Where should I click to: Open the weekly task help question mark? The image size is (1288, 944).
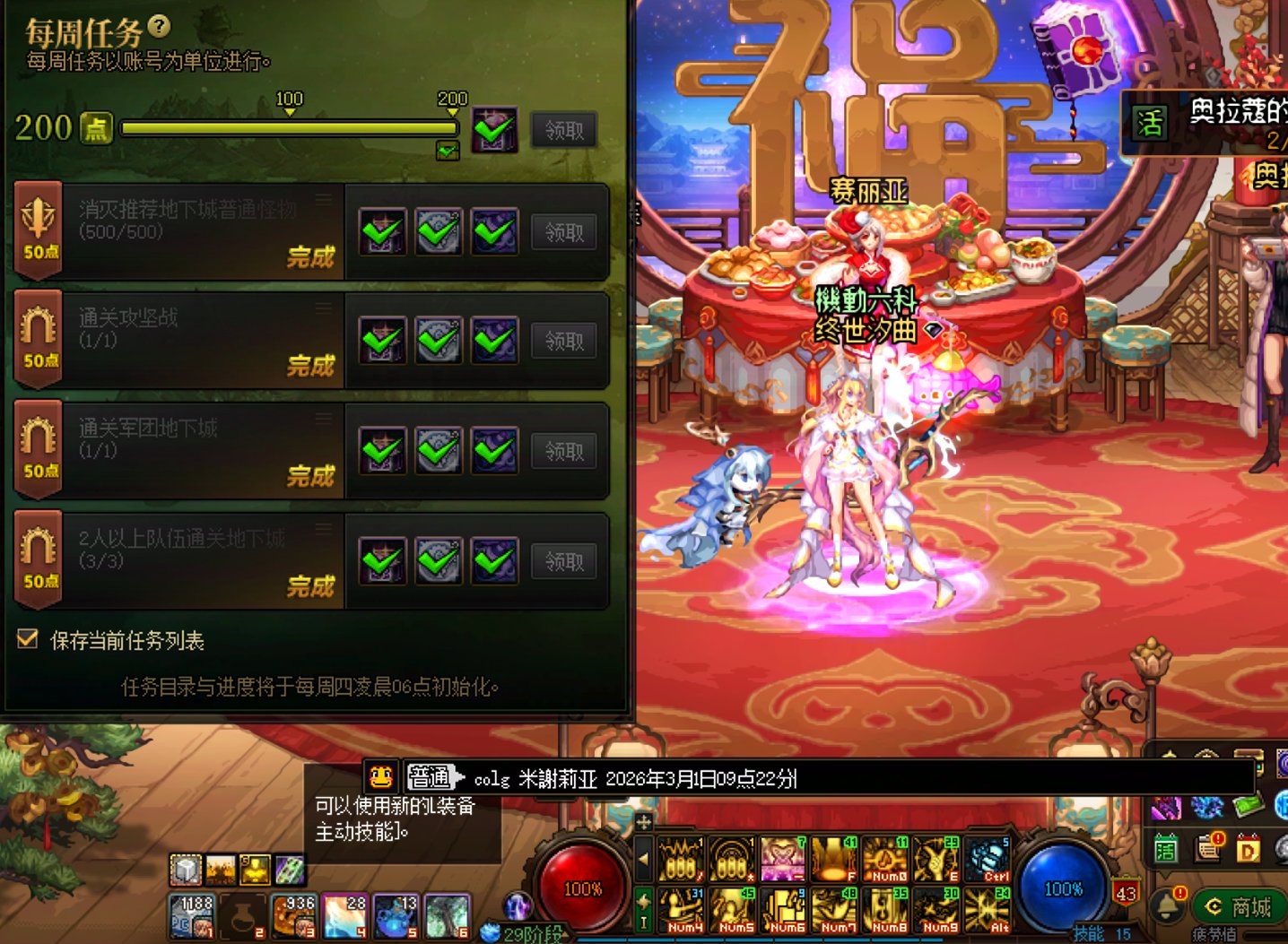click(159, 26)
